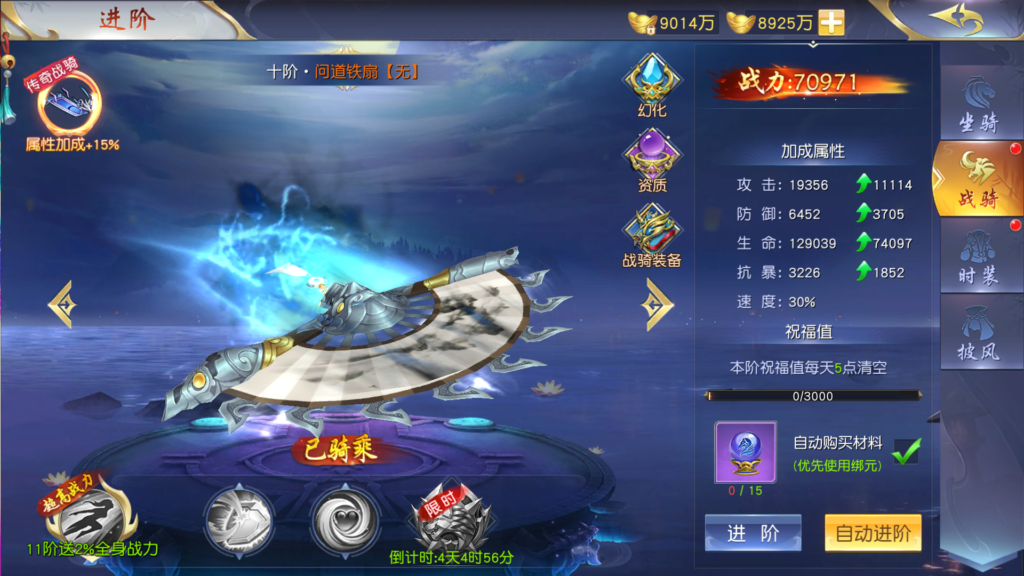The height and width of the screenshot is (576, 1024).
Task: Select the 战骑 war mount tab
Action: pyautogui.click(x=978, y=180)
